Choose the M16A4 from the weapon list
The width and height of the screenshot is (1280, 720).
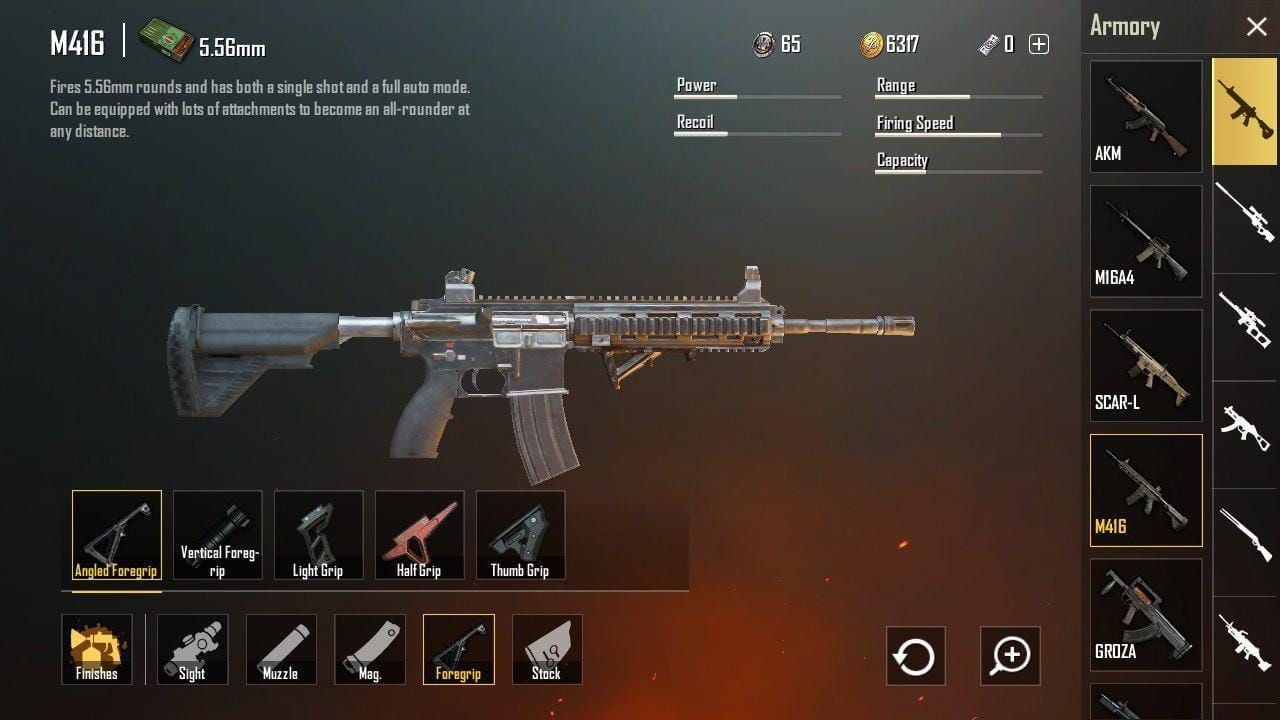tap(1146, 241)
